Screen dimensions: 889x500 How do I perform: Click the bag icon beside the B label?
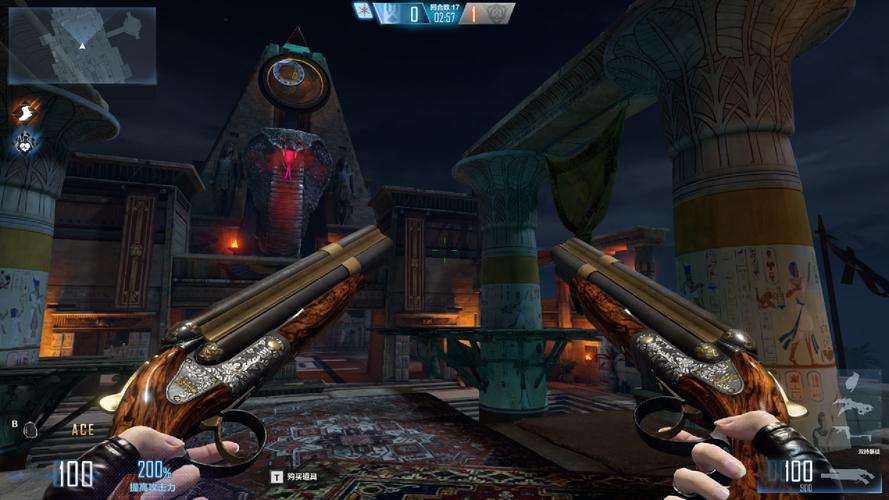(30, 429)
